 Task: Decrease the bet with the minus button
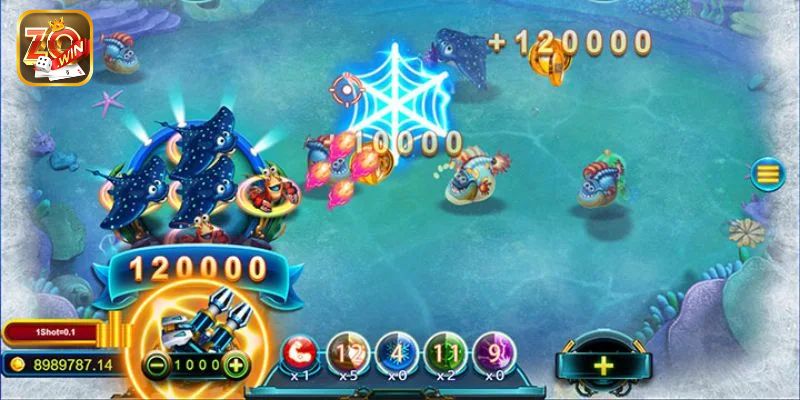point(155,364)
